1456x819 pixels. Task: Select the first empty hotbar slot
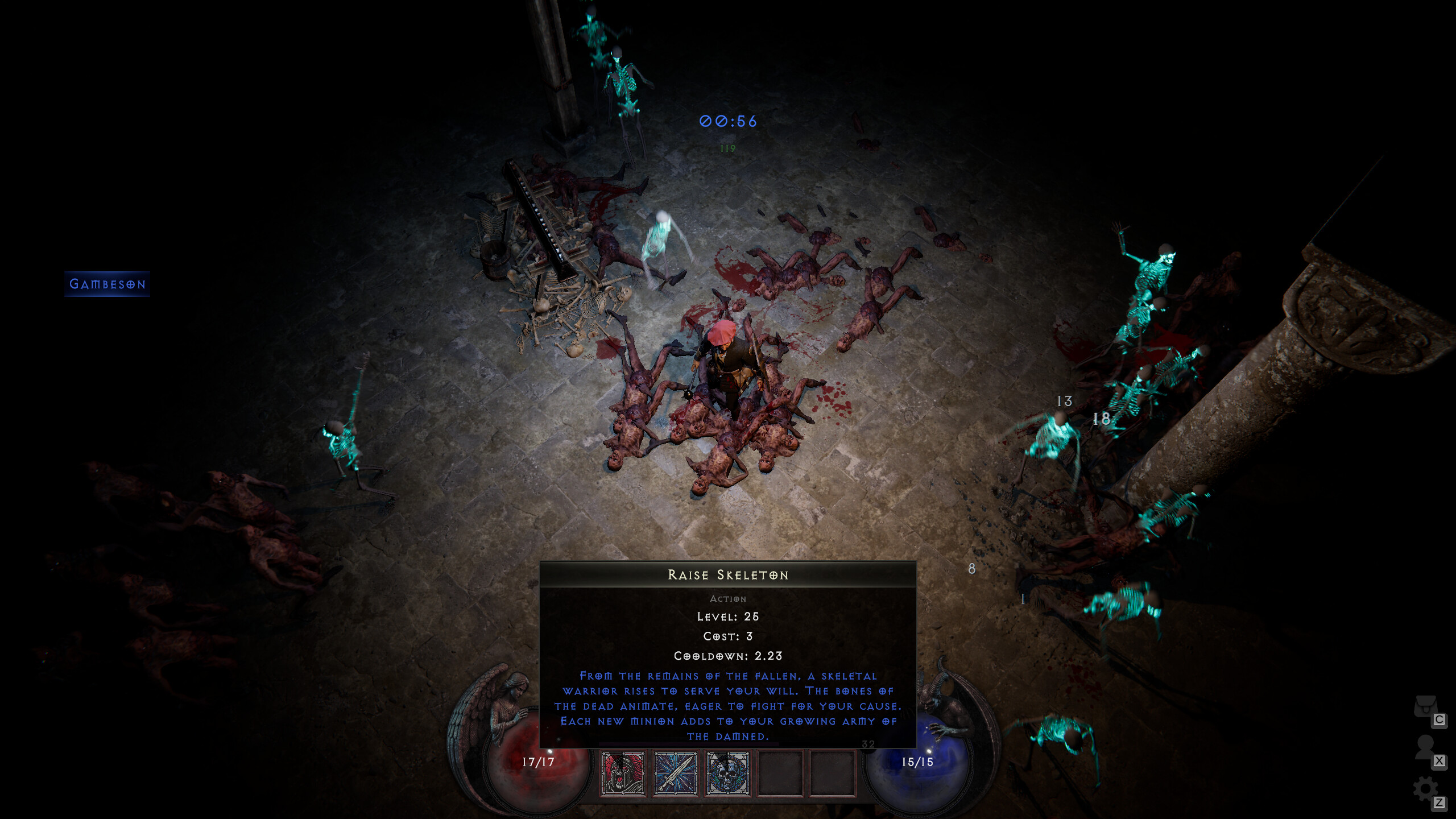pos(780,775)
